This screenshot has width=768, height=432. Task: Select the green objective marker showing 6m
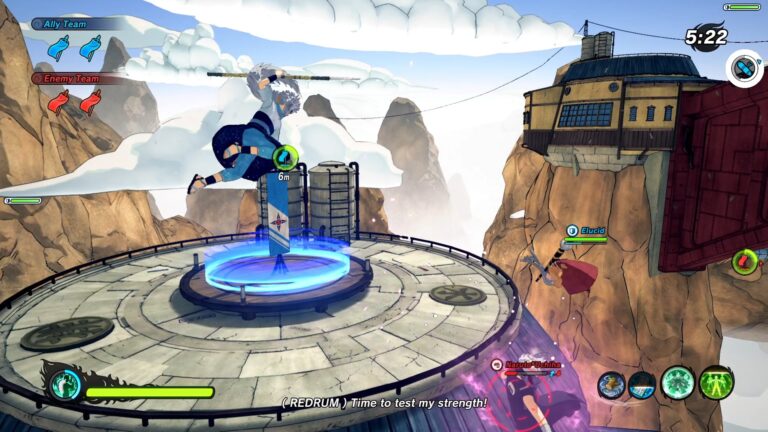click(x=286, y=155)
